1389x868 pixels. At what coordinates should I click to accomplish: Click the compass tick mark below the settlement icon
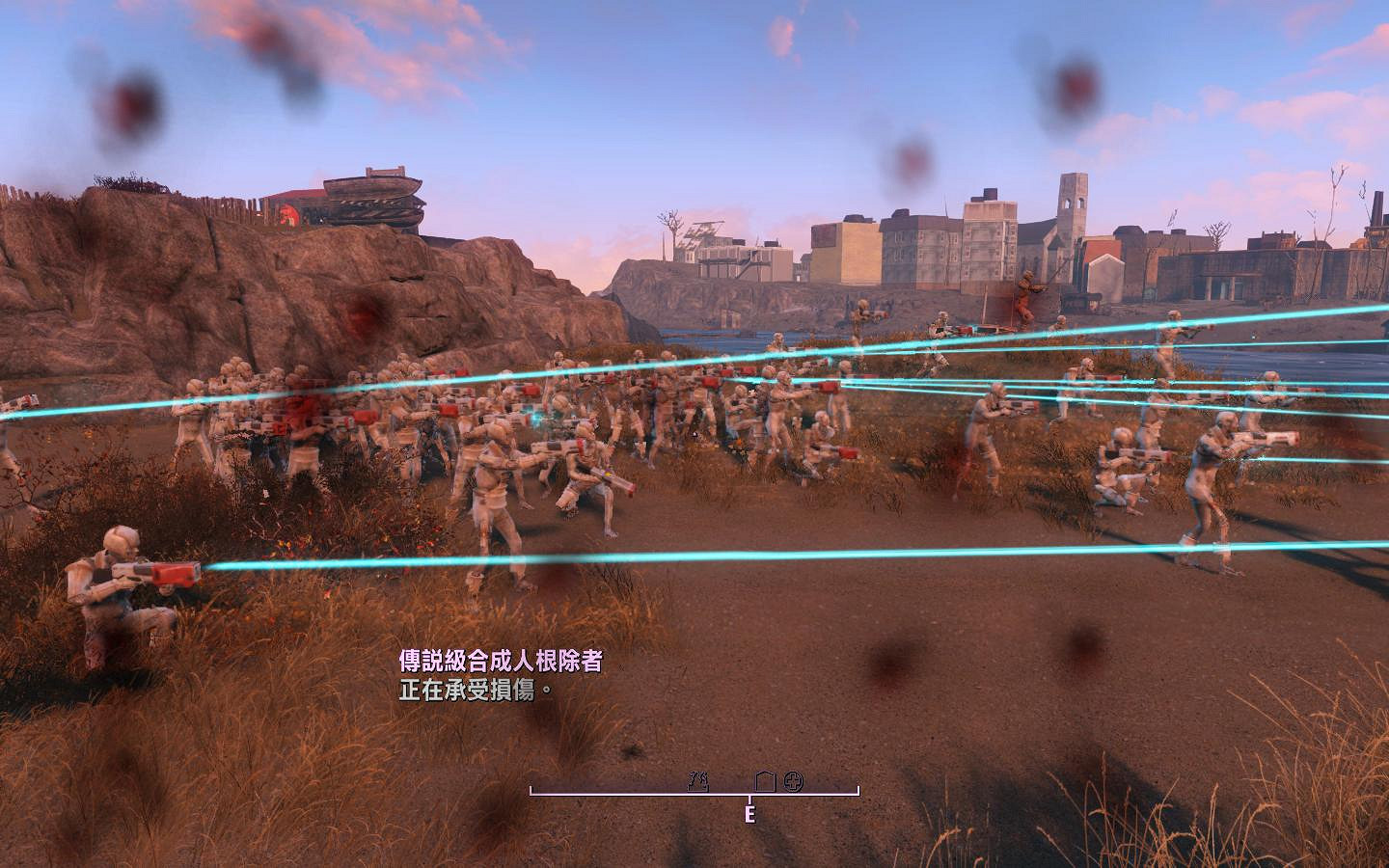point(749,799)
